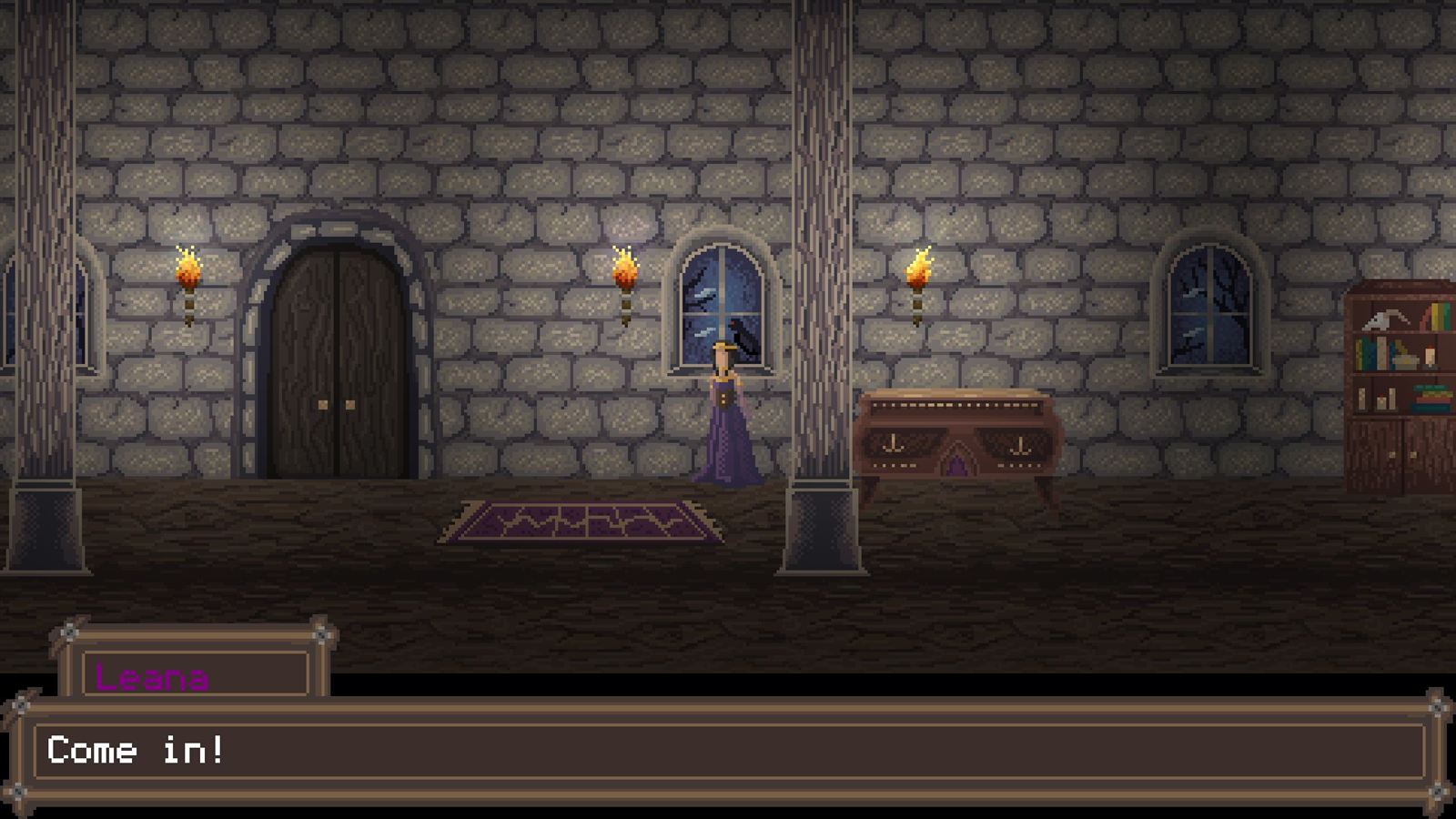This screenshot has height=819, width=1456.
Task: Click the torch right of the pillar
Action: 919,273
